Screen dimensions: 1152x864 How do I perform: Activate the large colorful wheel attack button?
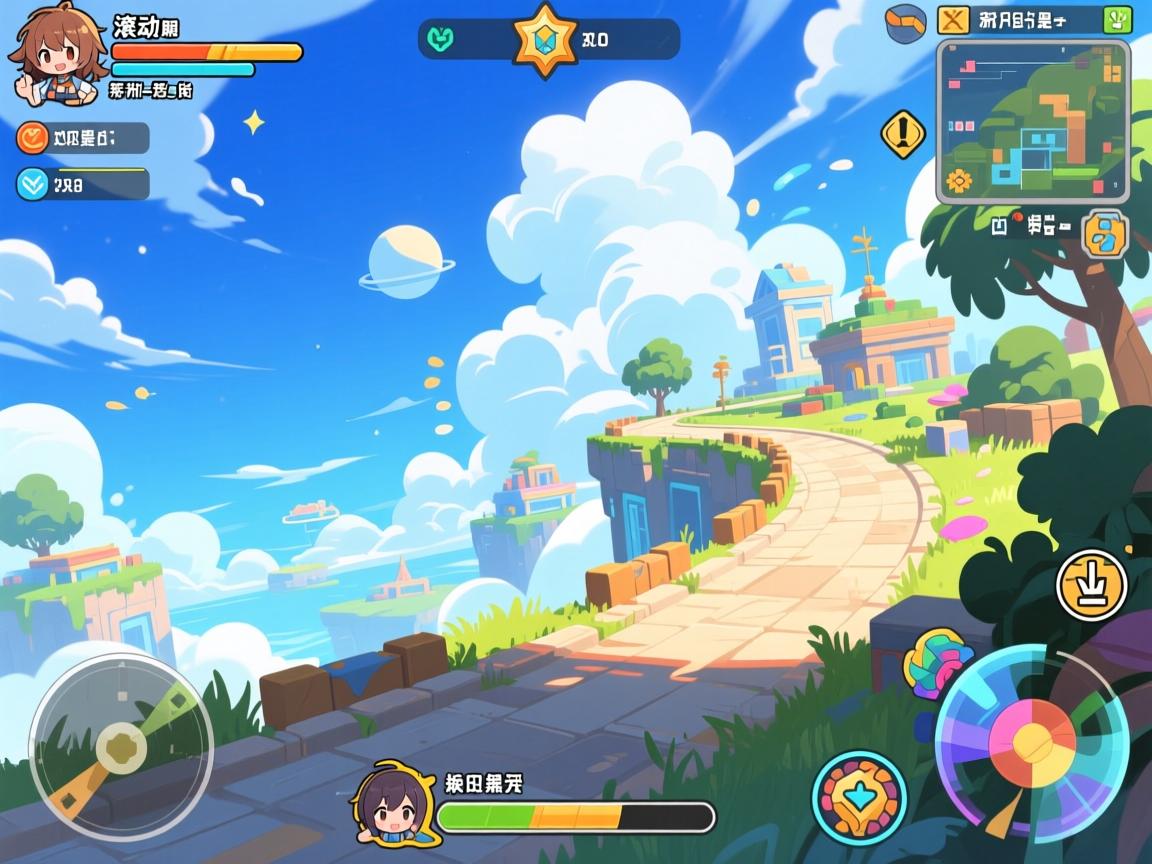tap(1032, 742)
